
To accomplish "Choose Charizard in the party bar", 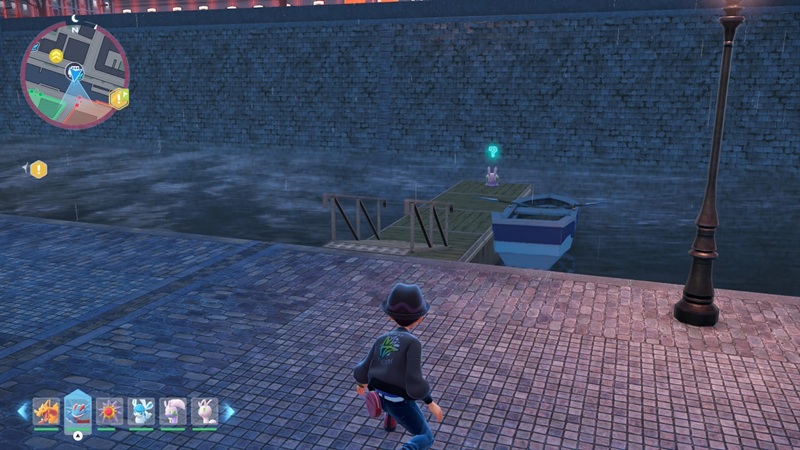I will pos(47,411).
